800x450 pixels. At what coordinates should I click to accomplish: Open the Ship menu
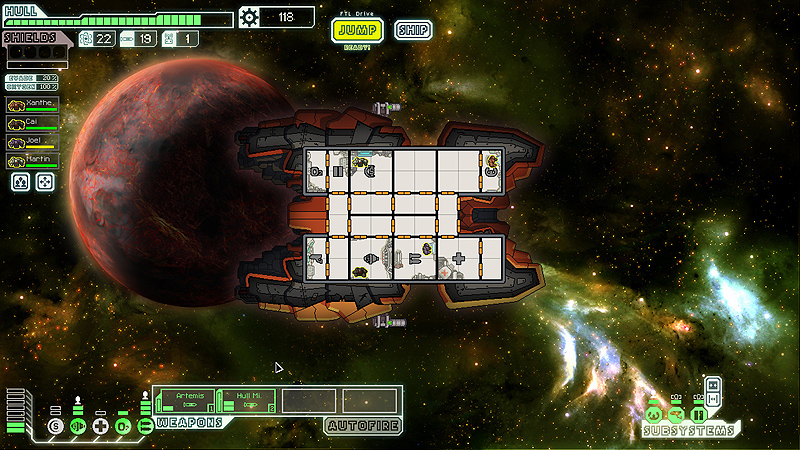pyautogui.click(x=412, y=30)
